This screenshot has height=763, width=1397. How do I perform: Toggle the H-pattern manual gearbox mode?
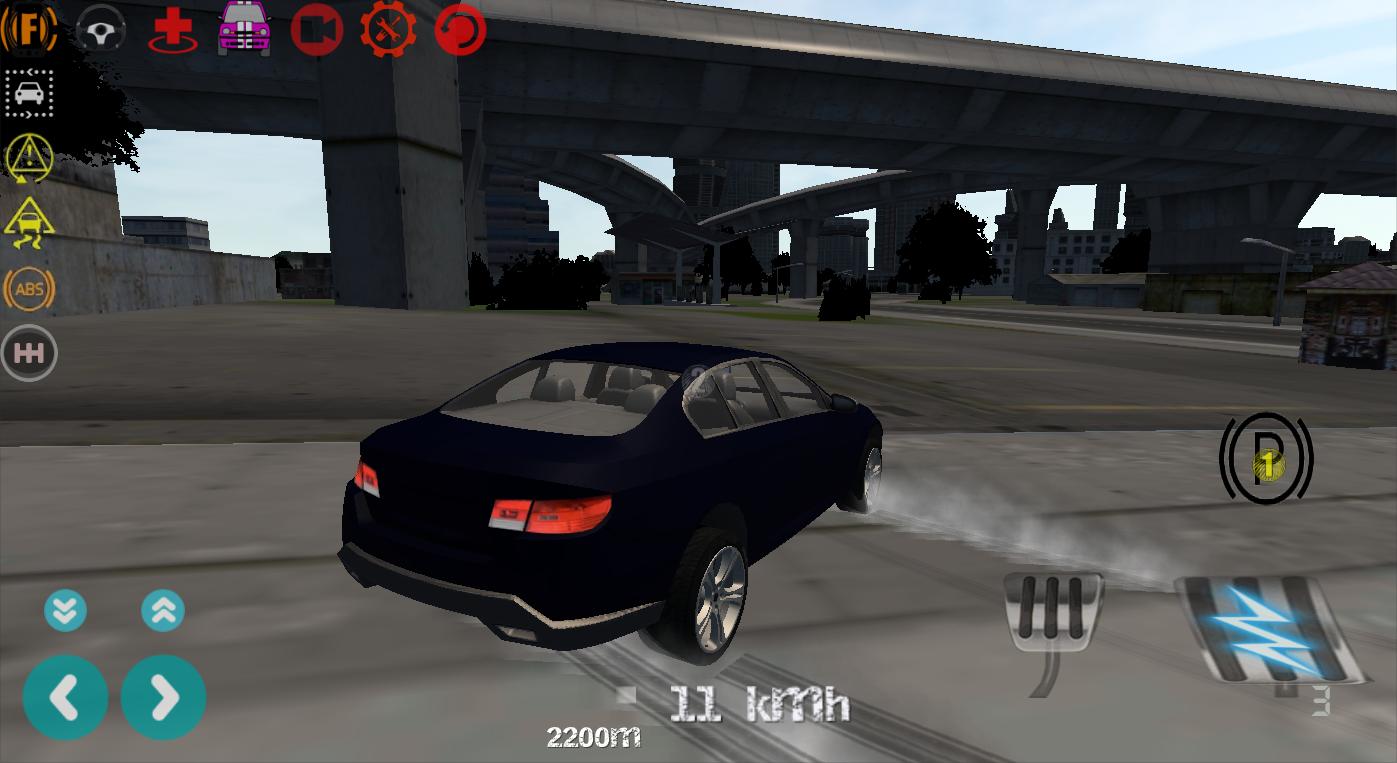(x=29, y=352)
